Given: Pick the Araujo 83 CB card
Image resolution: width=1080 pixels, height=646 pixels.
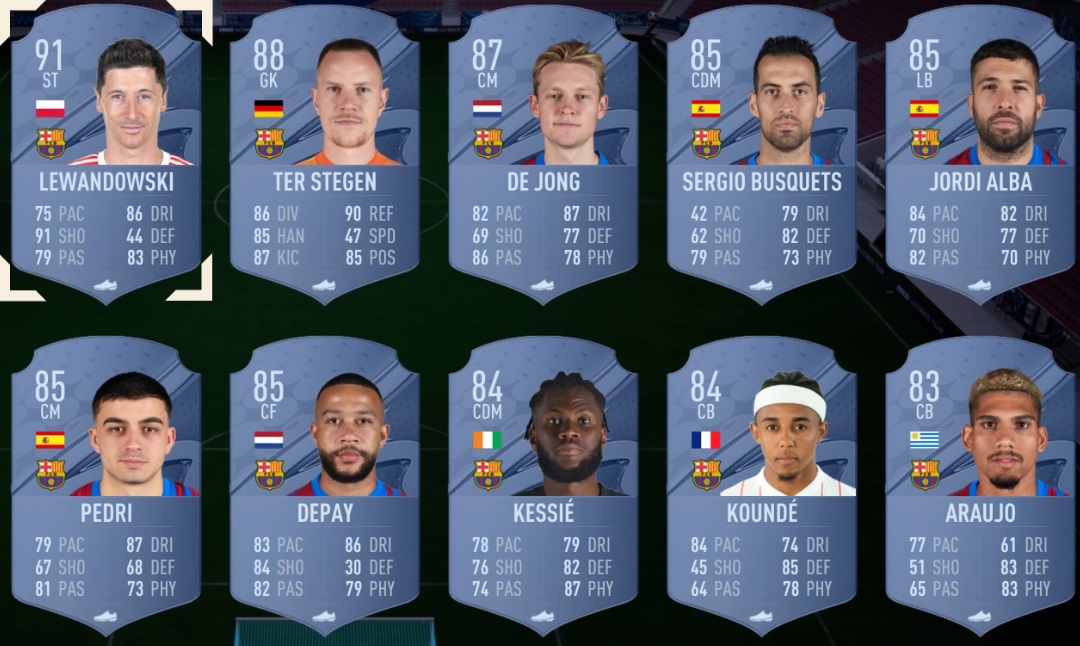Looking at the screenshot, I should [980, 482].
